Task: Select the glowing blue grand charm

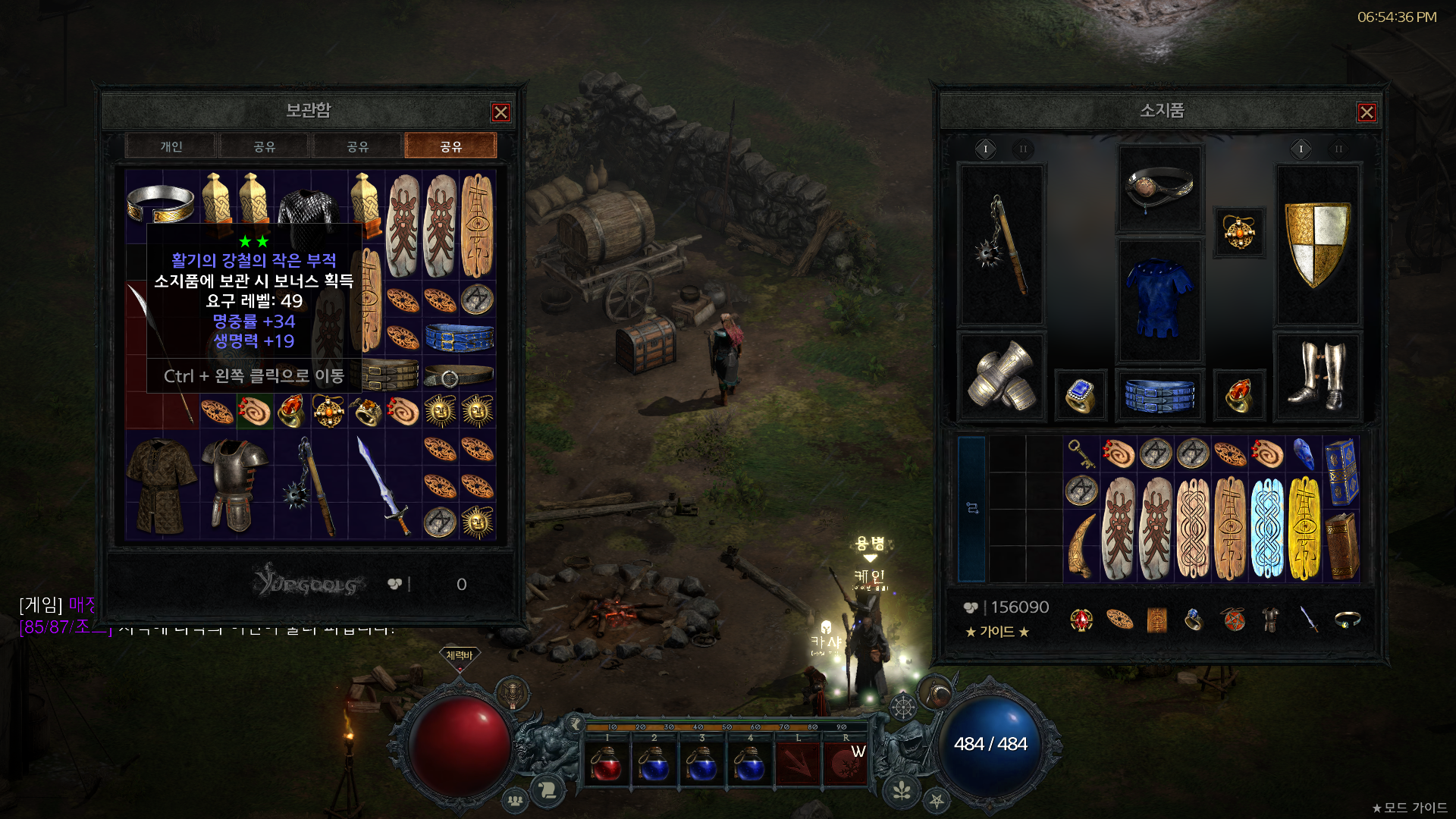Action: click(1267, 528)
